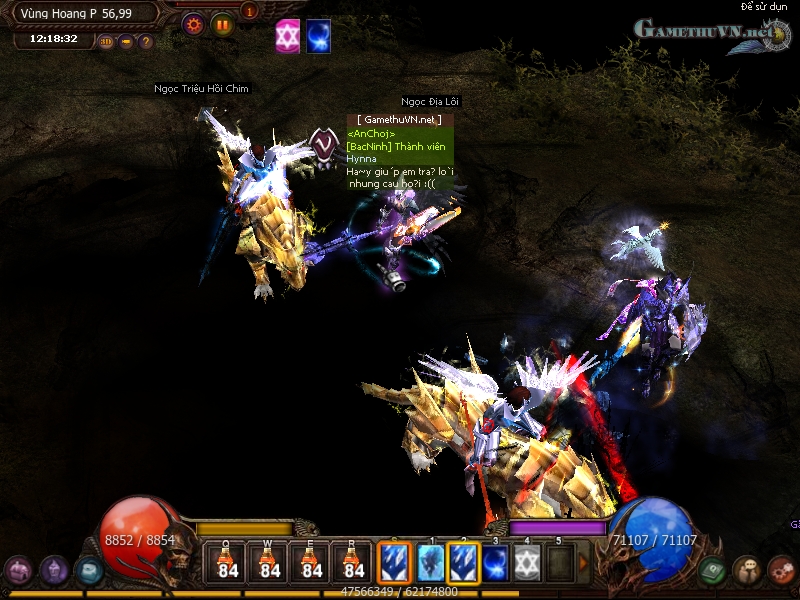Activate the highlighted ice shard skill slot 2
Image resolution: width=800 pixels, height=600 pixels.
point(463,562)
